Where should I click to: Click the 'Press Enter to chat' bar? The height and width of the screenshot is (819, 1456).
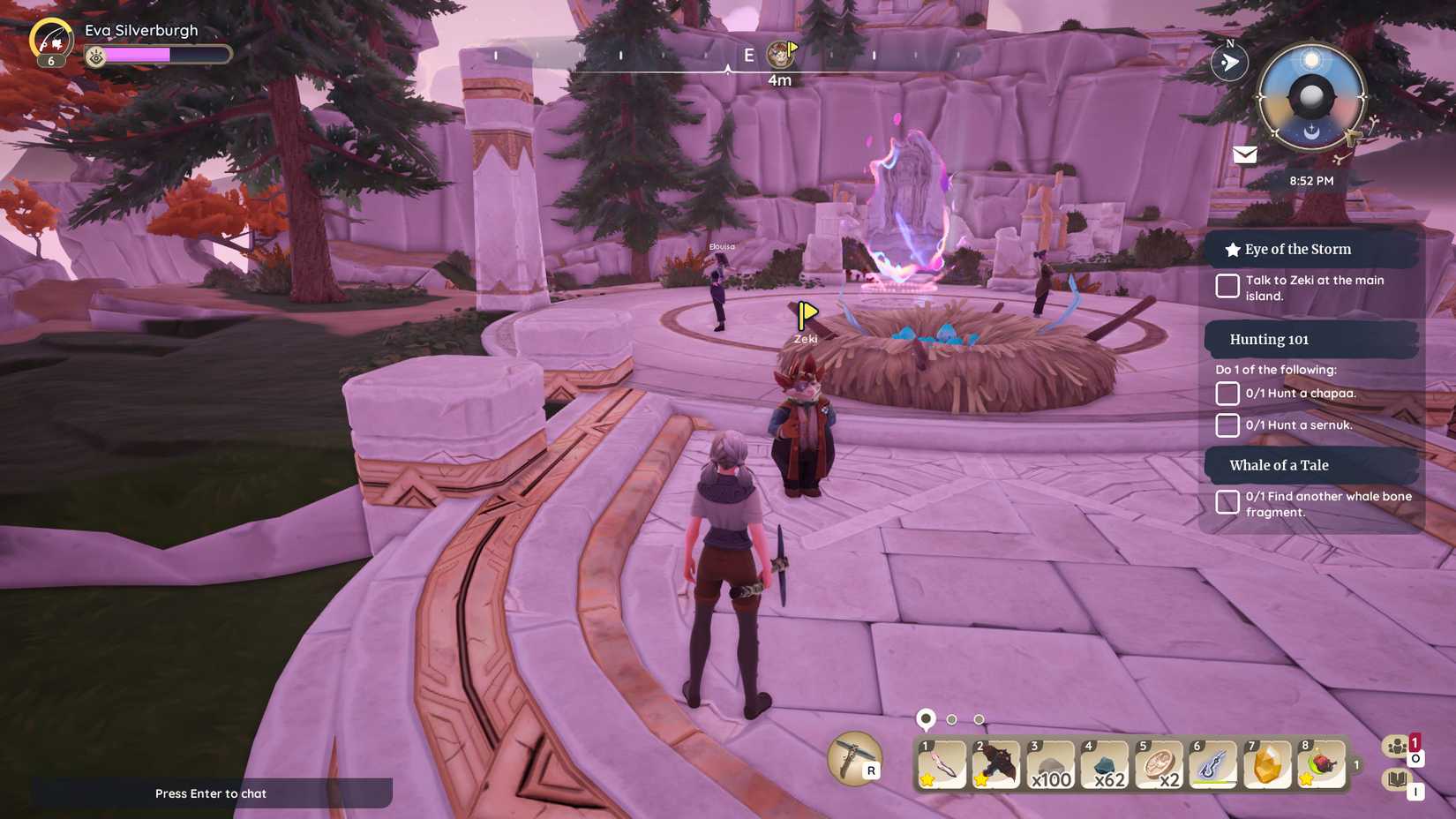210,793
